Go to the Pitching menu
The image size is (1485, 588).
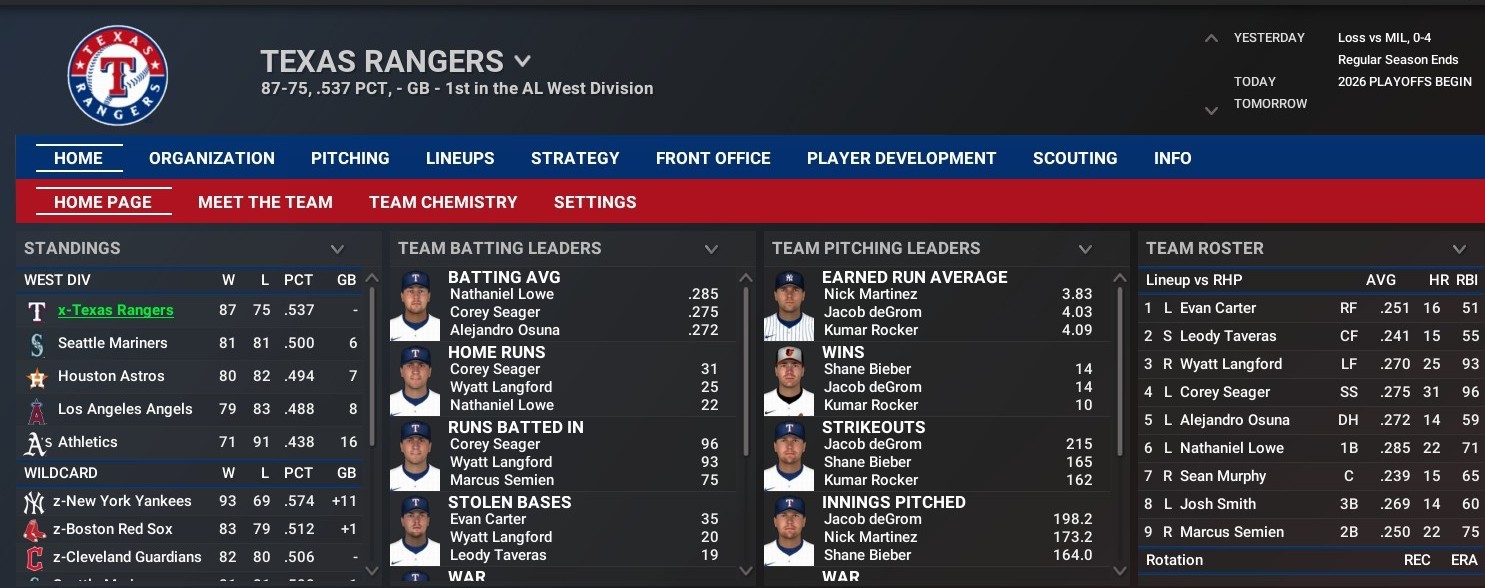pos(350,158)
